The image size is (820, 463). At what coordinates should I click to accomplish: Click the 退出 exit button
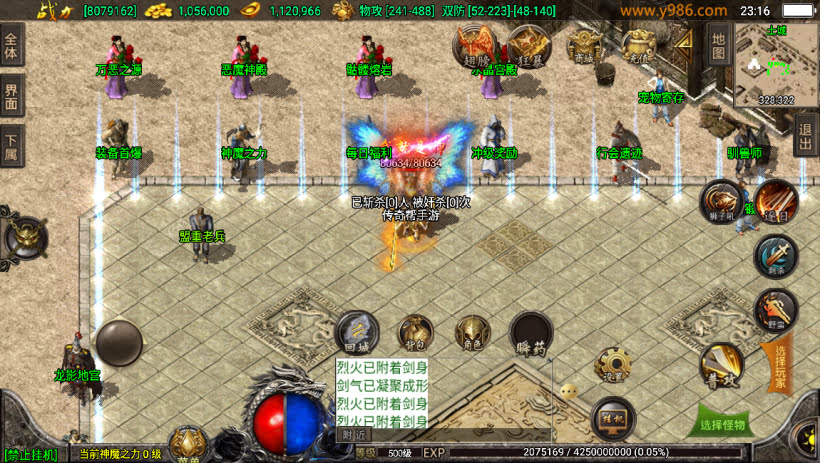click(x=806, y=133)
